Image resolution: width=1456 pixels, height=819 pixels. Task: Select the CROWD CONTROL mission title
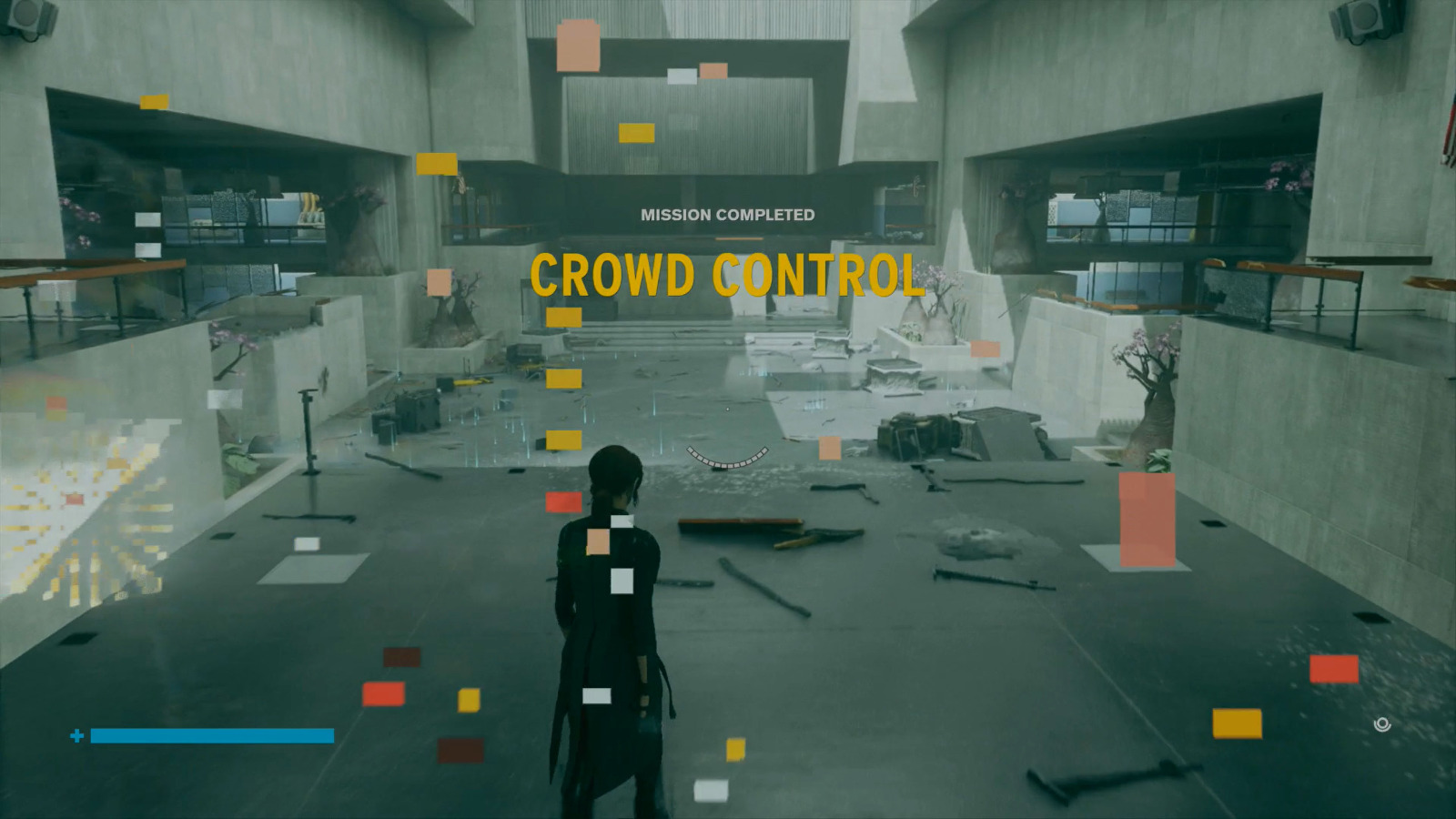coord(725,274)
